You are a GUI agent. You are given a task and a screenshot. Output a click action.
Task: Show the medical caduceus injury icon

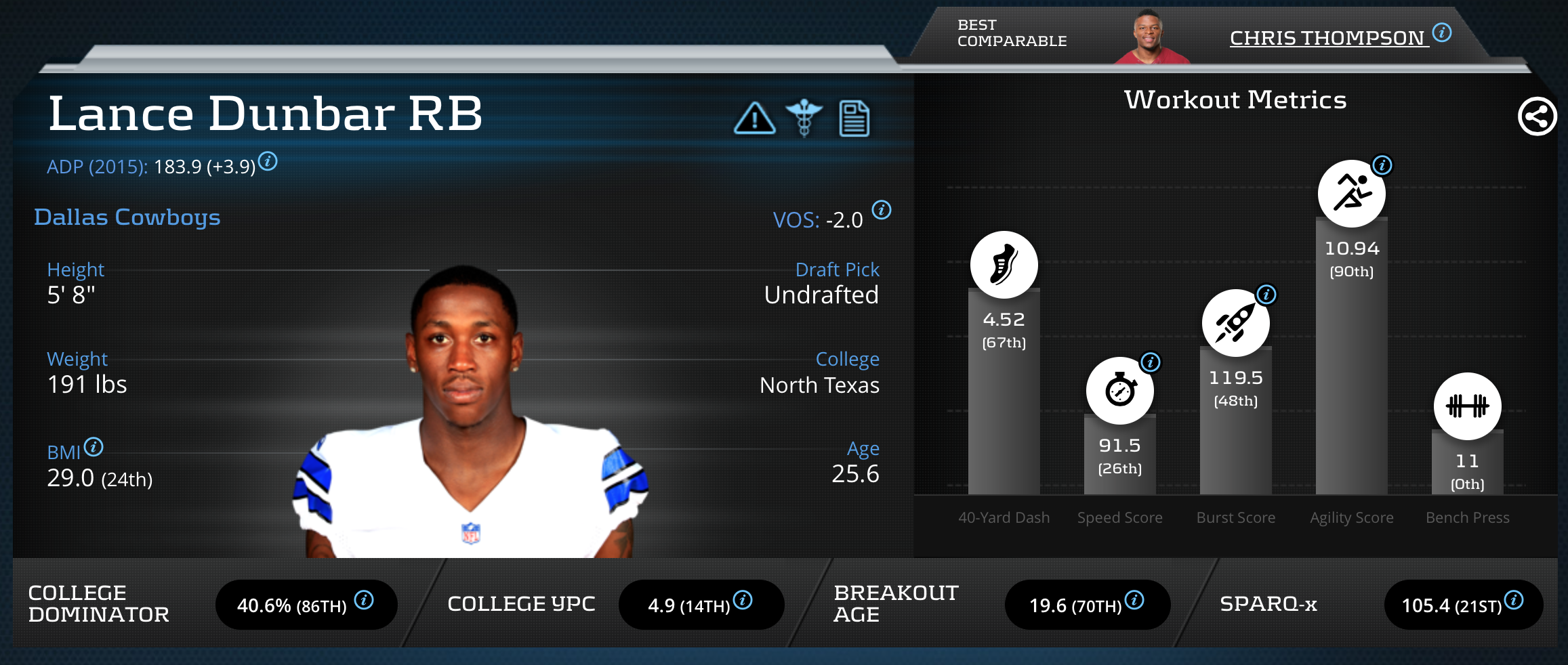[804, 118]
